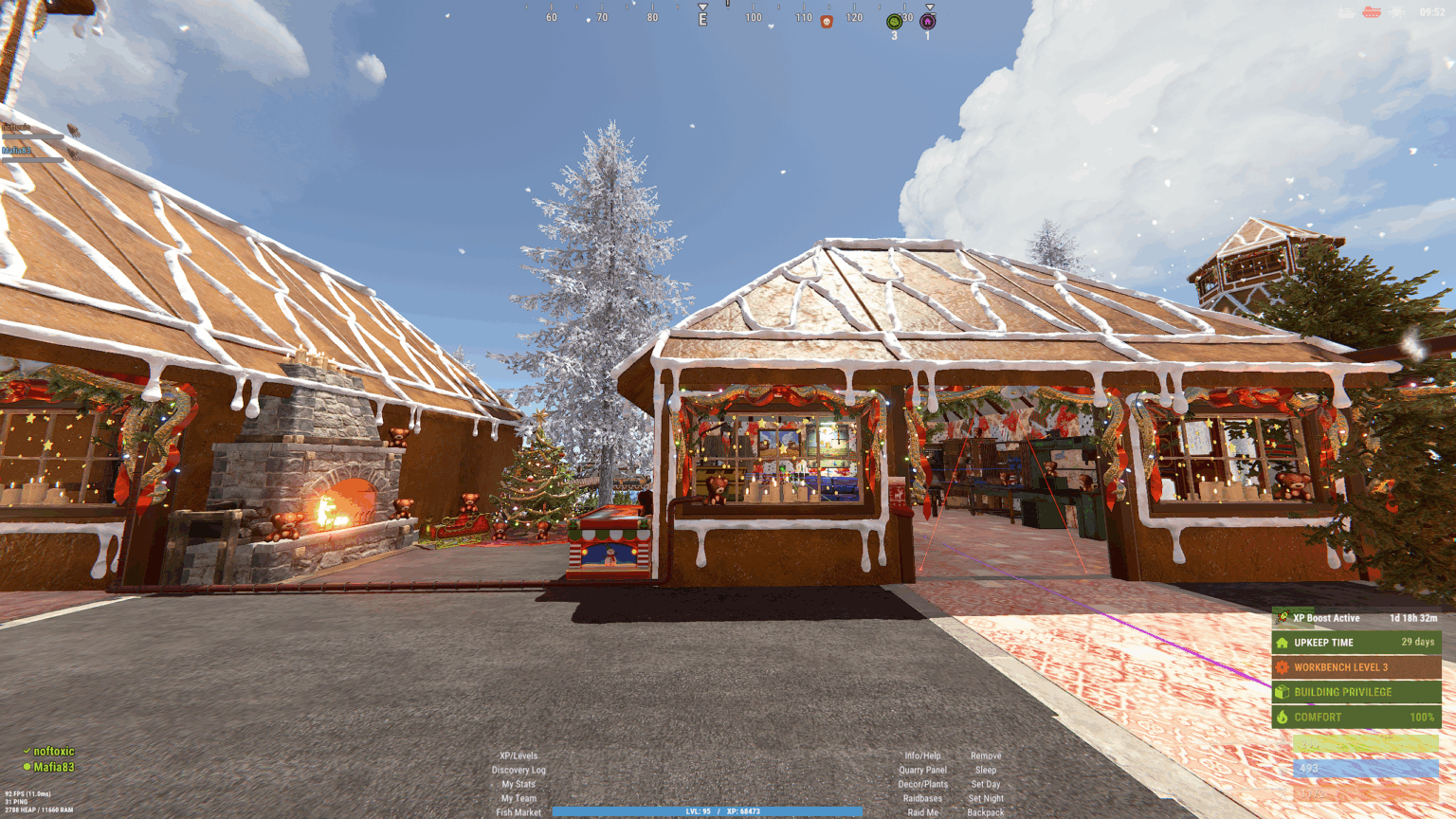Enable Set Day

click(x=986, y=784)
